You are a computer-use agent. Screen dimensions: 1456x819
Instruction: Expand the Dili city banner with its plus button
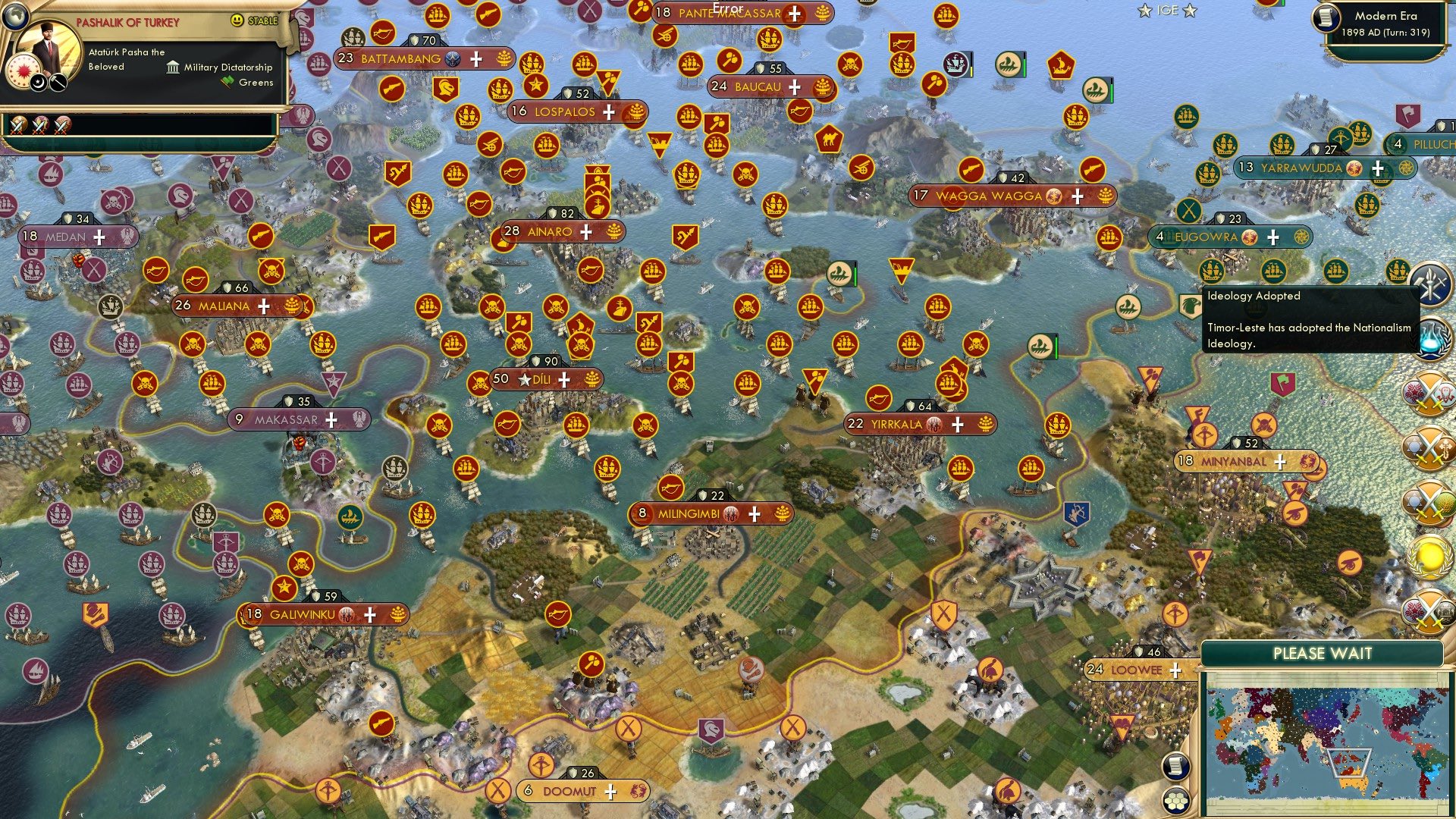point(564,378)
